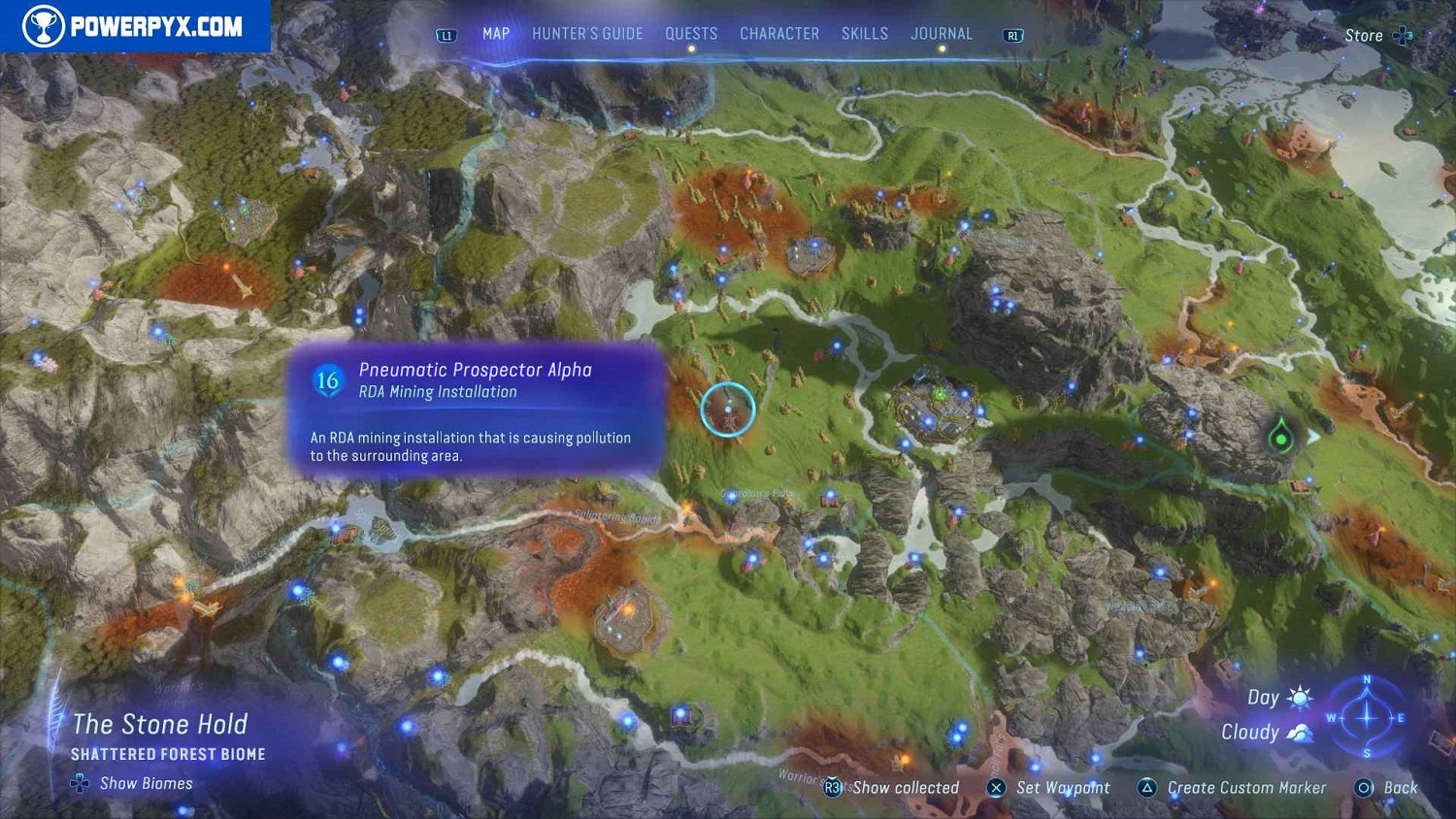Toggle Show collected markers
Screen dimensions: 1456x819
click(x=893, y=788)
